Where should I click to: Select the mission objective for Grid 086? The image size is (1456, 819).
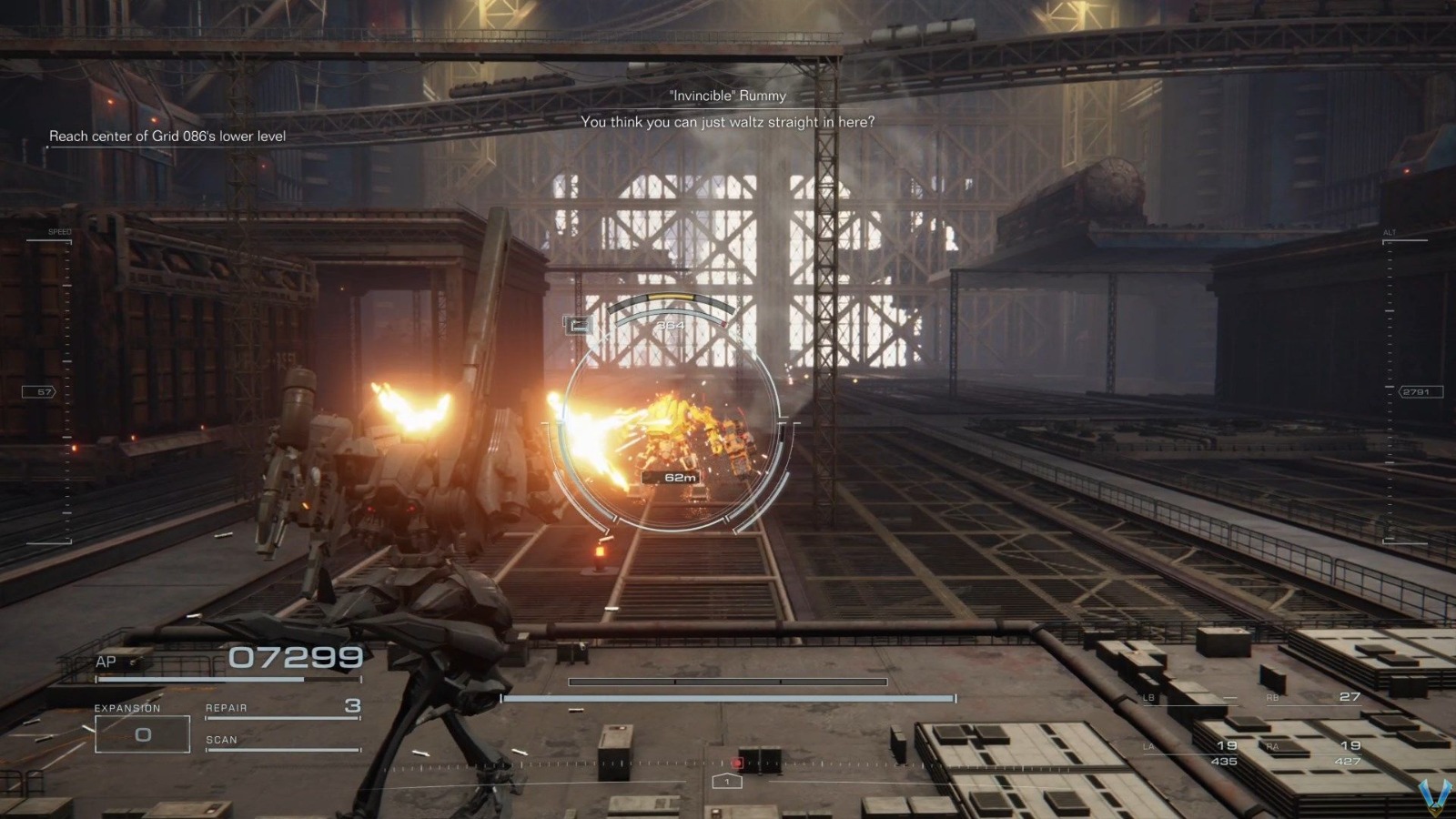(x=168, y=136)
